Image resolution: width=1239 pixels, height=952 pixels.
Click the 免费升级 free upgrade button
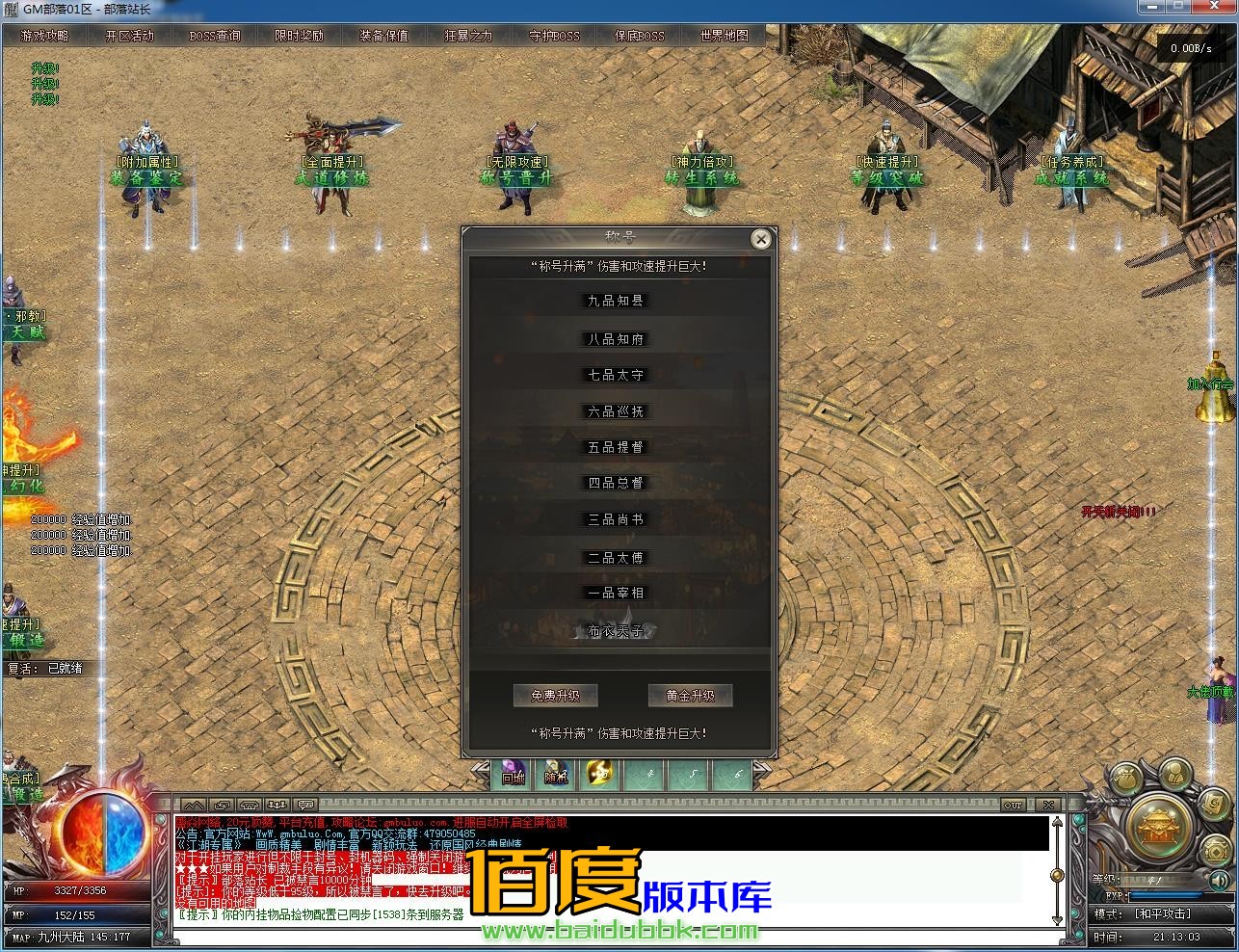click(x=555, y=696)
